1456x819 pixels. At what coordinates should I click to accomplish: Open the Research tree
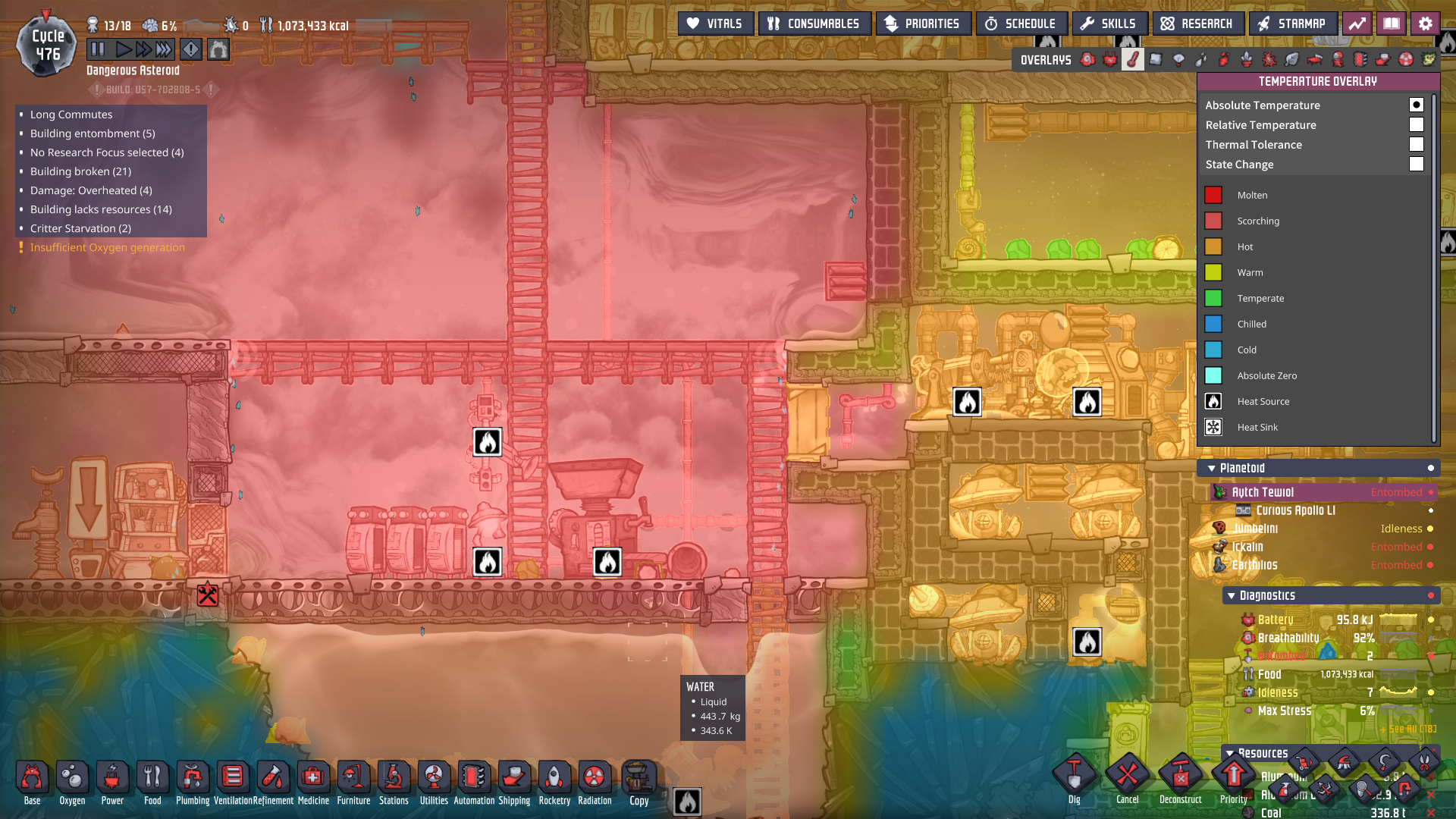coord(1197,24)
